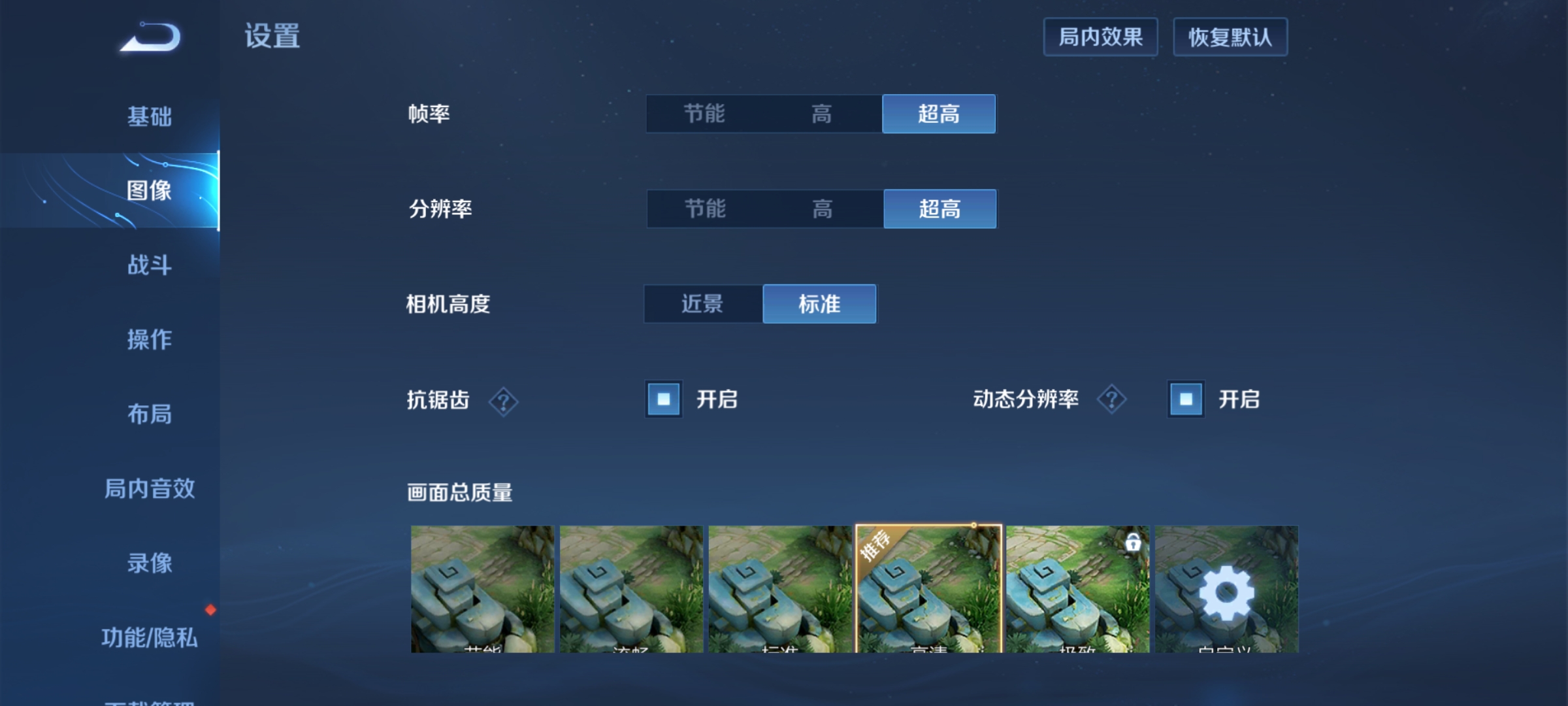Switch 相机高度 to 近景
The image size is (1568, 706).
(702, 303)
